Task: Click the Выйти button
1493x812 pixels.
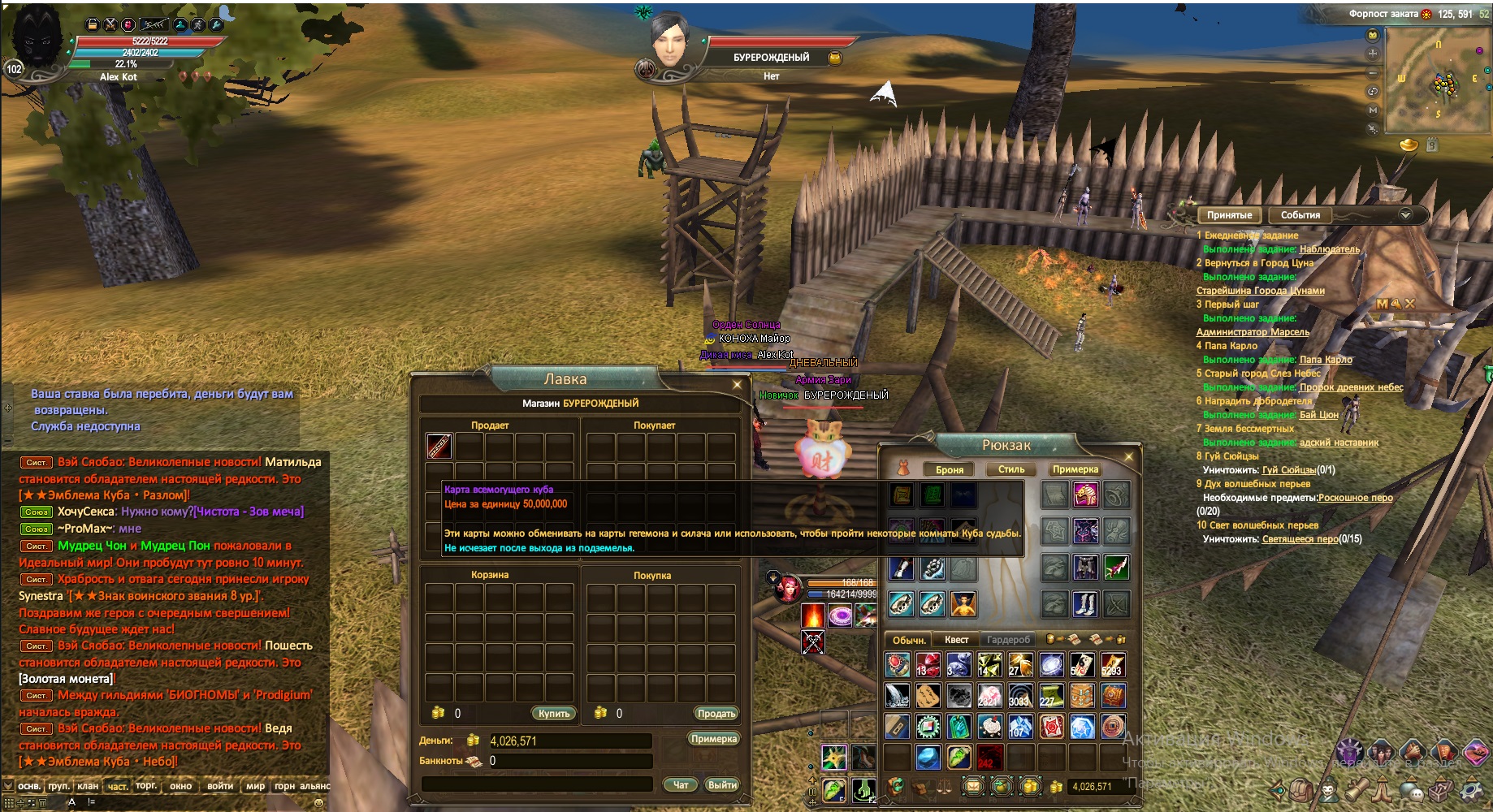Action: coord(721,784)
